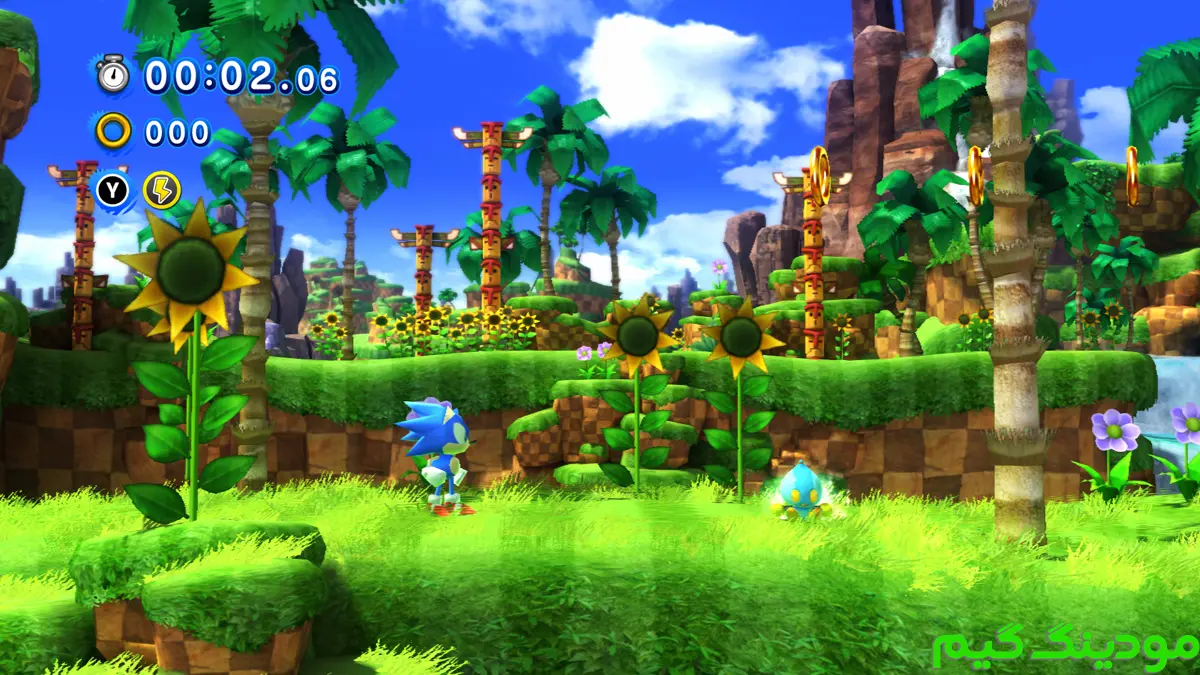The image size is (1200, 675).
Task: Activate the yellow lightning bolt skill icon
Action: click(161, 190)
